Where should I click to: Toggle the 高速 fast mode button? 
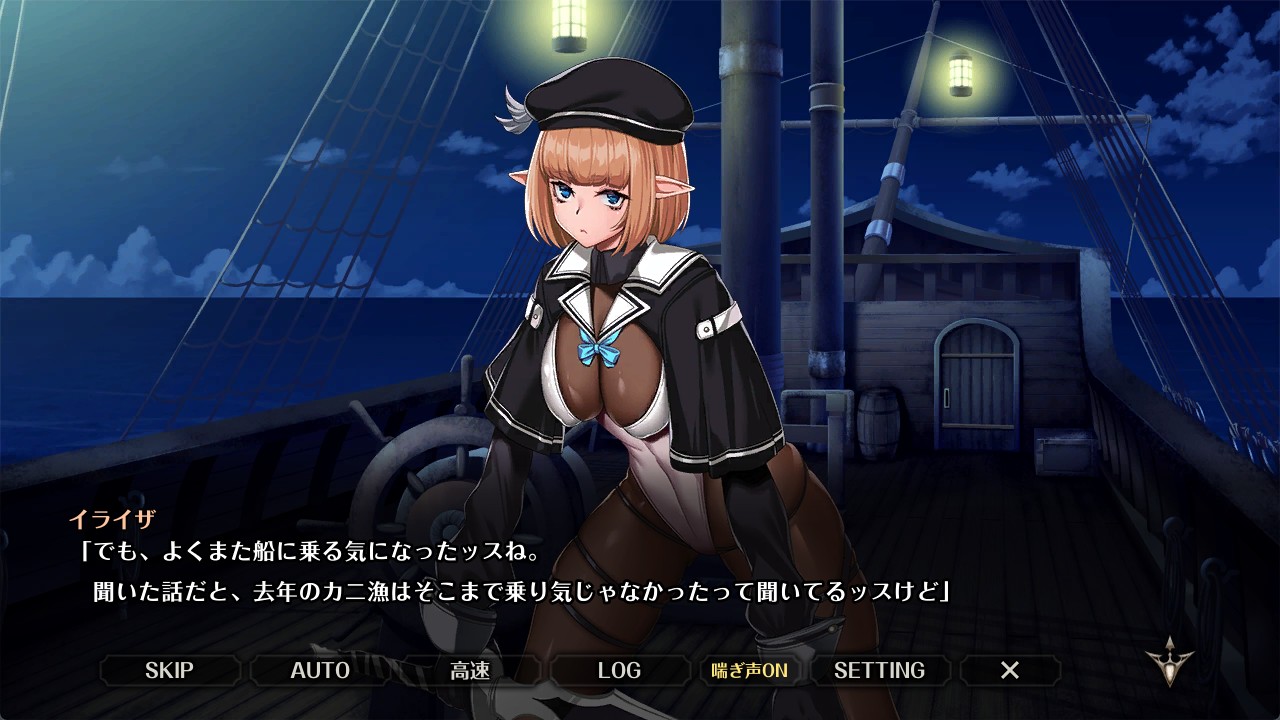click(x=470, y=670)
